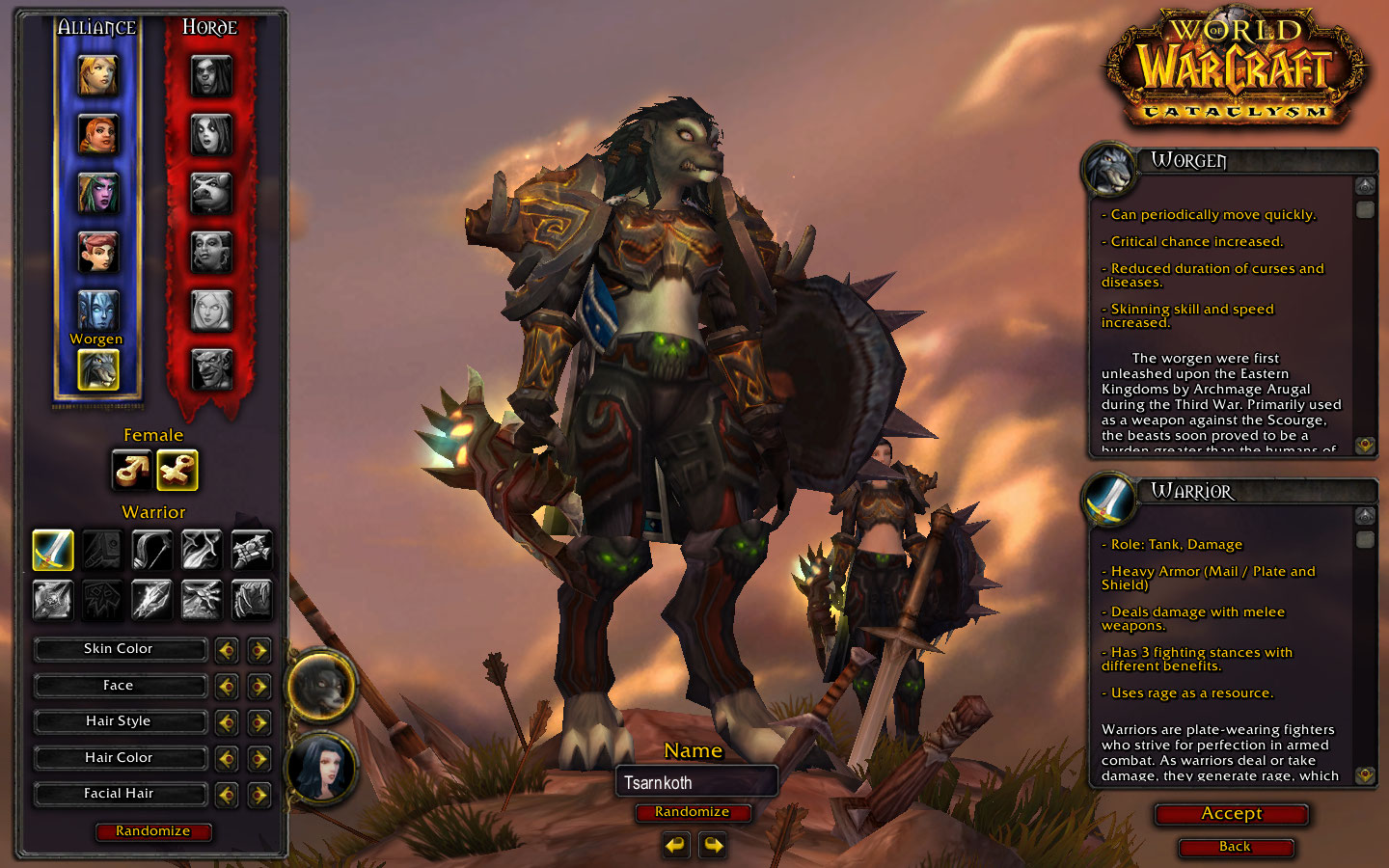Select the Hunter class bow icon

151,550
